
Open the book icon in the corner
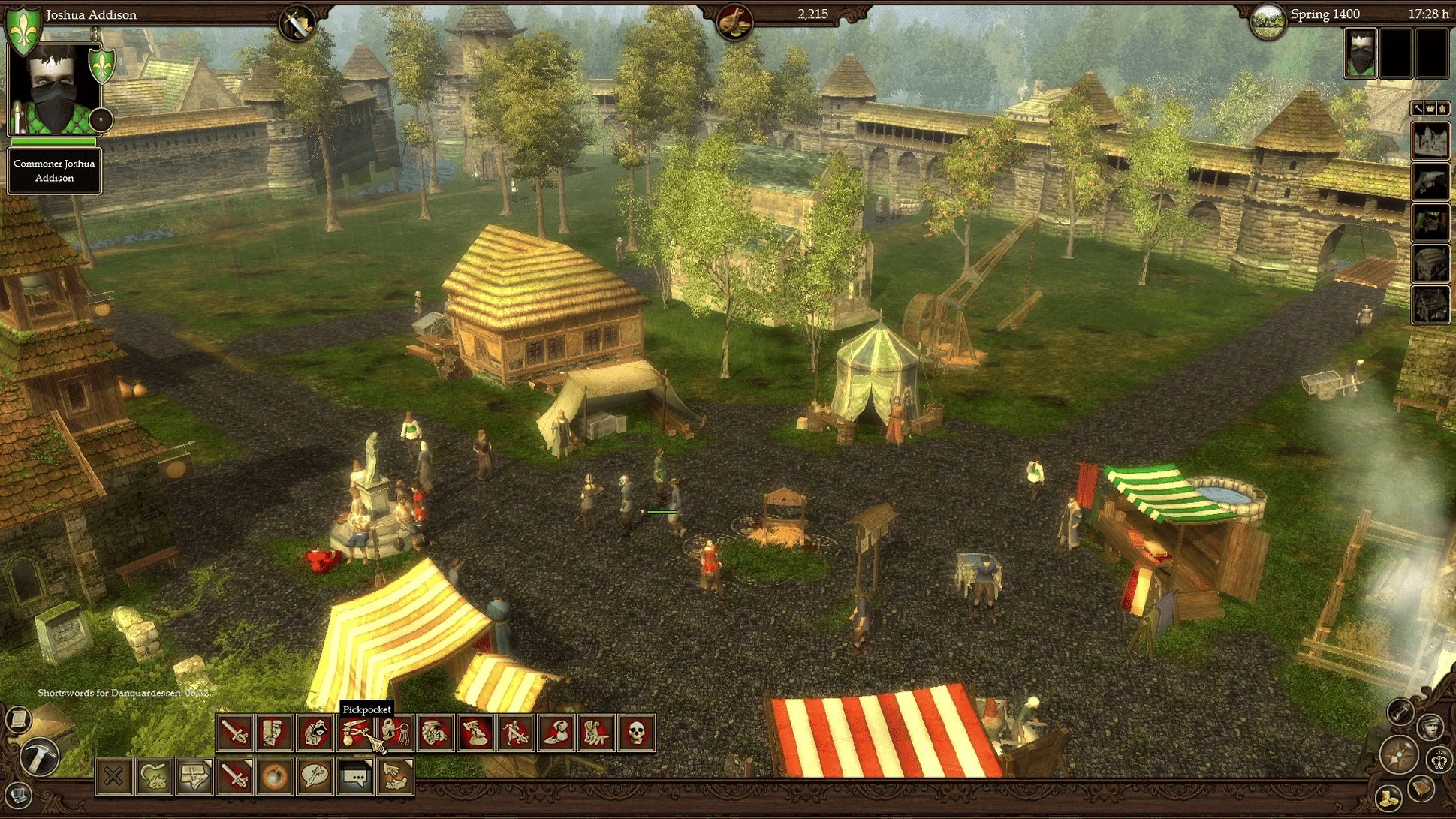point(1421,788)
